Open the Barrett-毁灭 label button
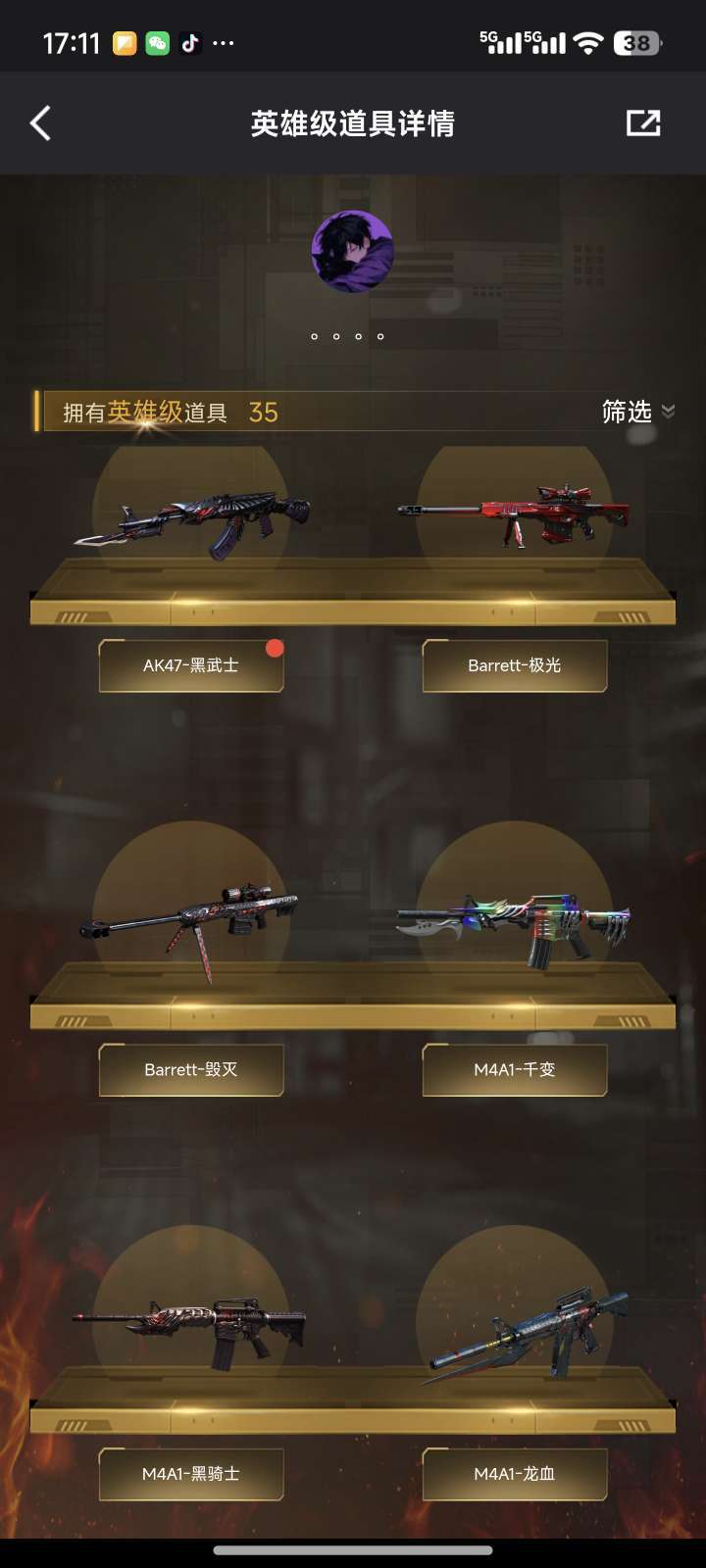The height and width of the screenshot is (1568, 706). pyautogui.click(x=191, y=1069)
